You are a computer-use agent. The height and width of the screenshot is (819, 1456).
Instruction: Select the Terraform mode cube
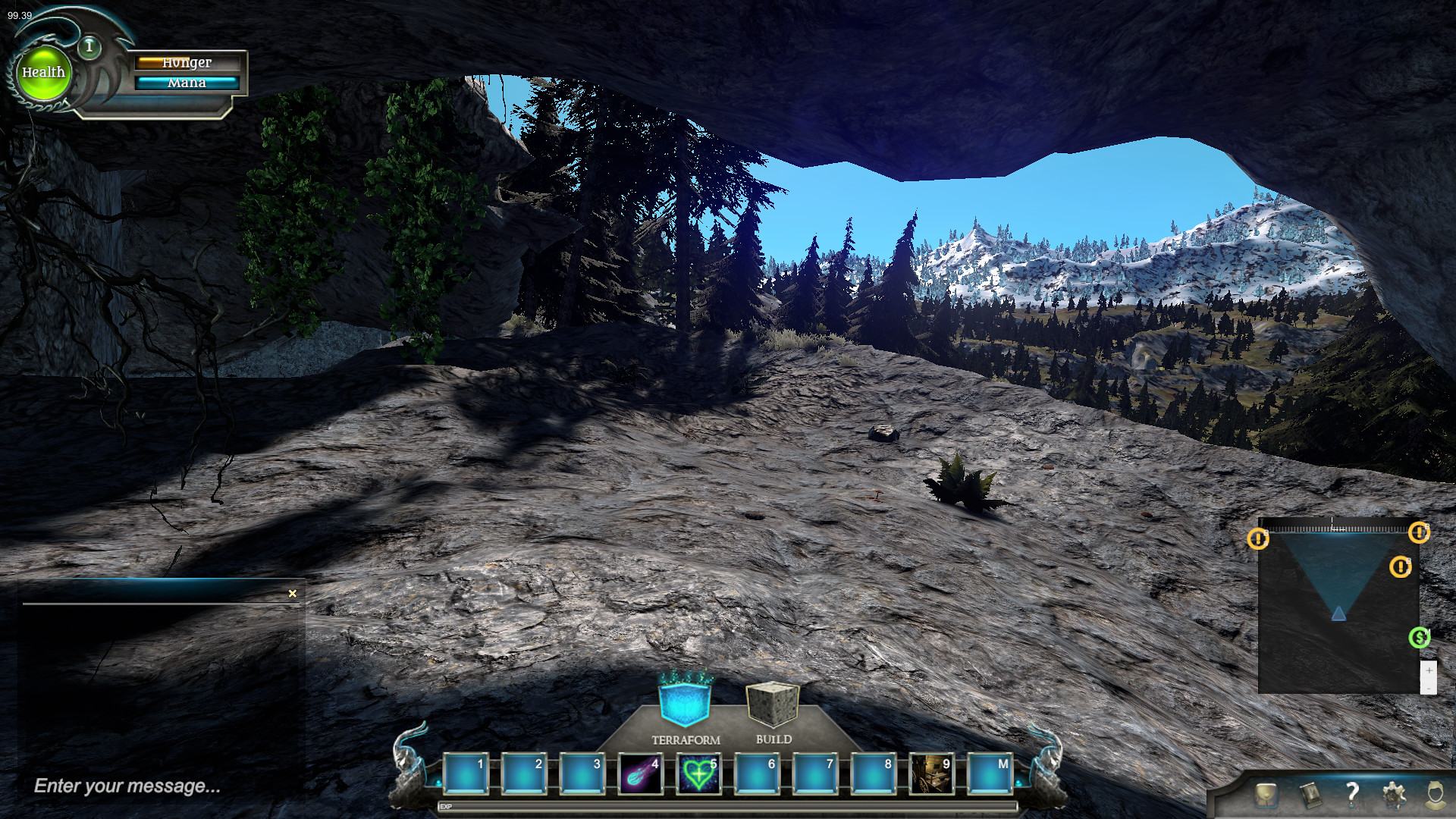[x=686, y=701]
